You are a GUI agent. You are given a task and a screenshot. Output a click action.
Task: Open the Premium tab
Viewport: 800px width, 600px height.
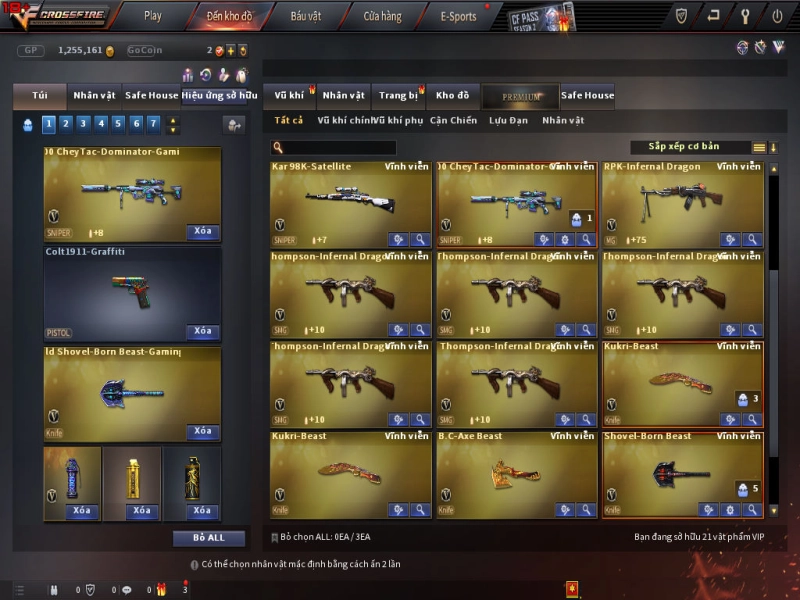click(521, 96)
